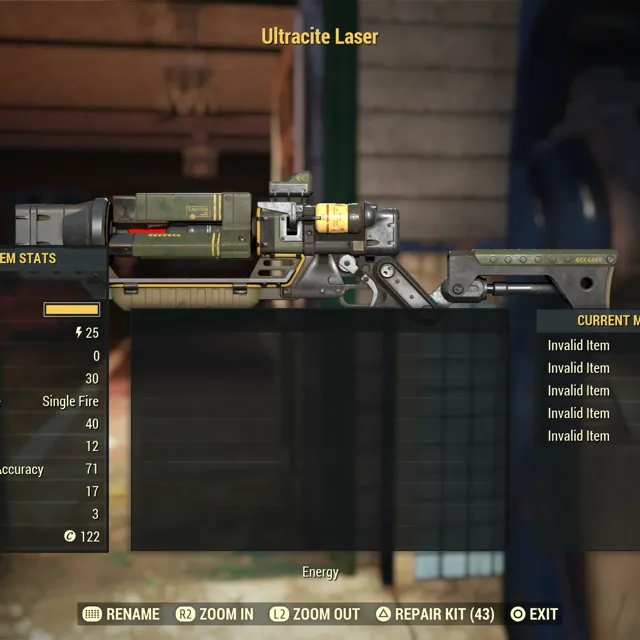Use the Repair Kit (43) option
The height and width of the screenshot is (640, 640).
pyautogui.click(x=435, y=614)
